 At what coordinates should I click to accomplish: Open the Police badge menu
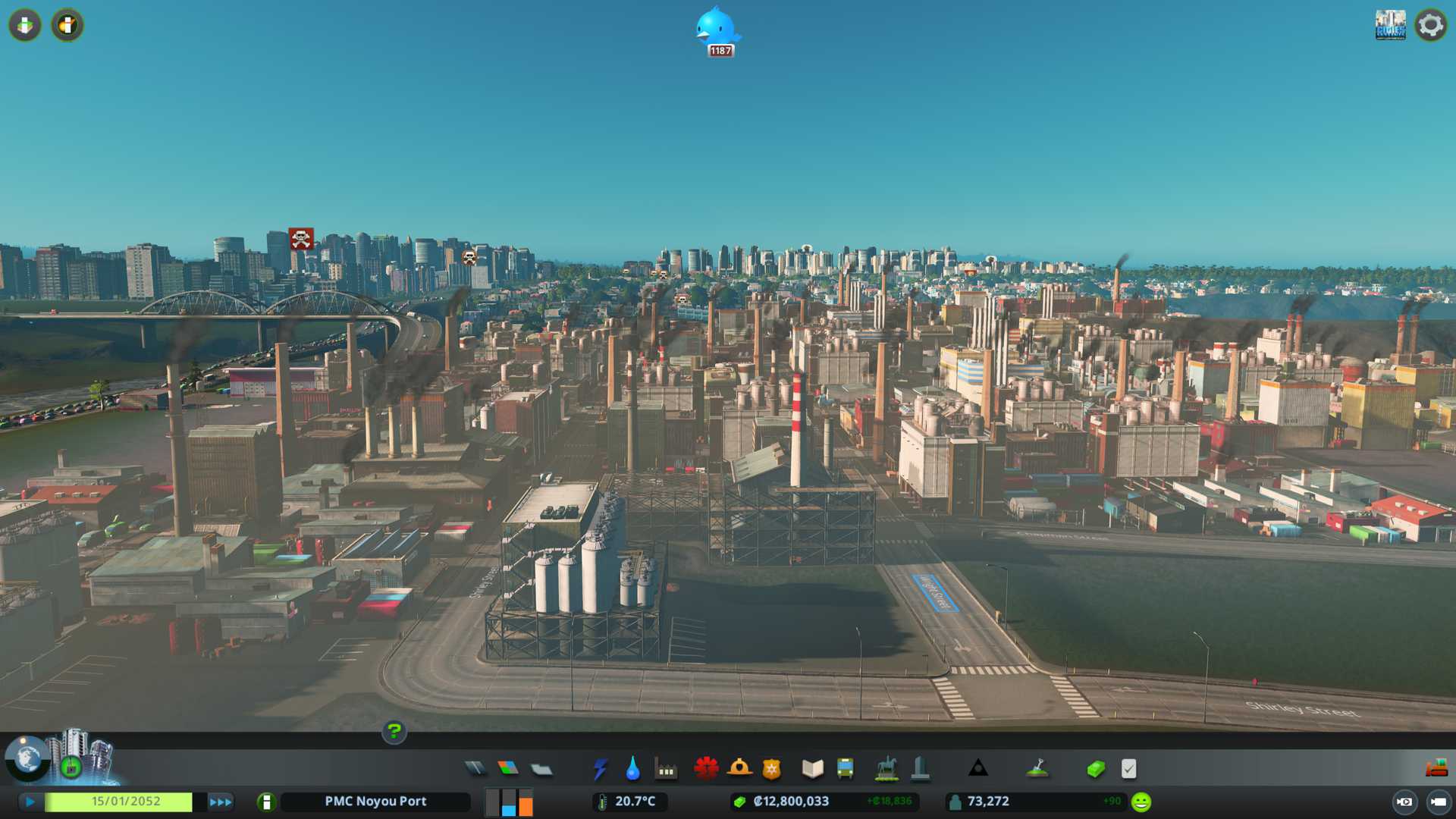point(772,769)
